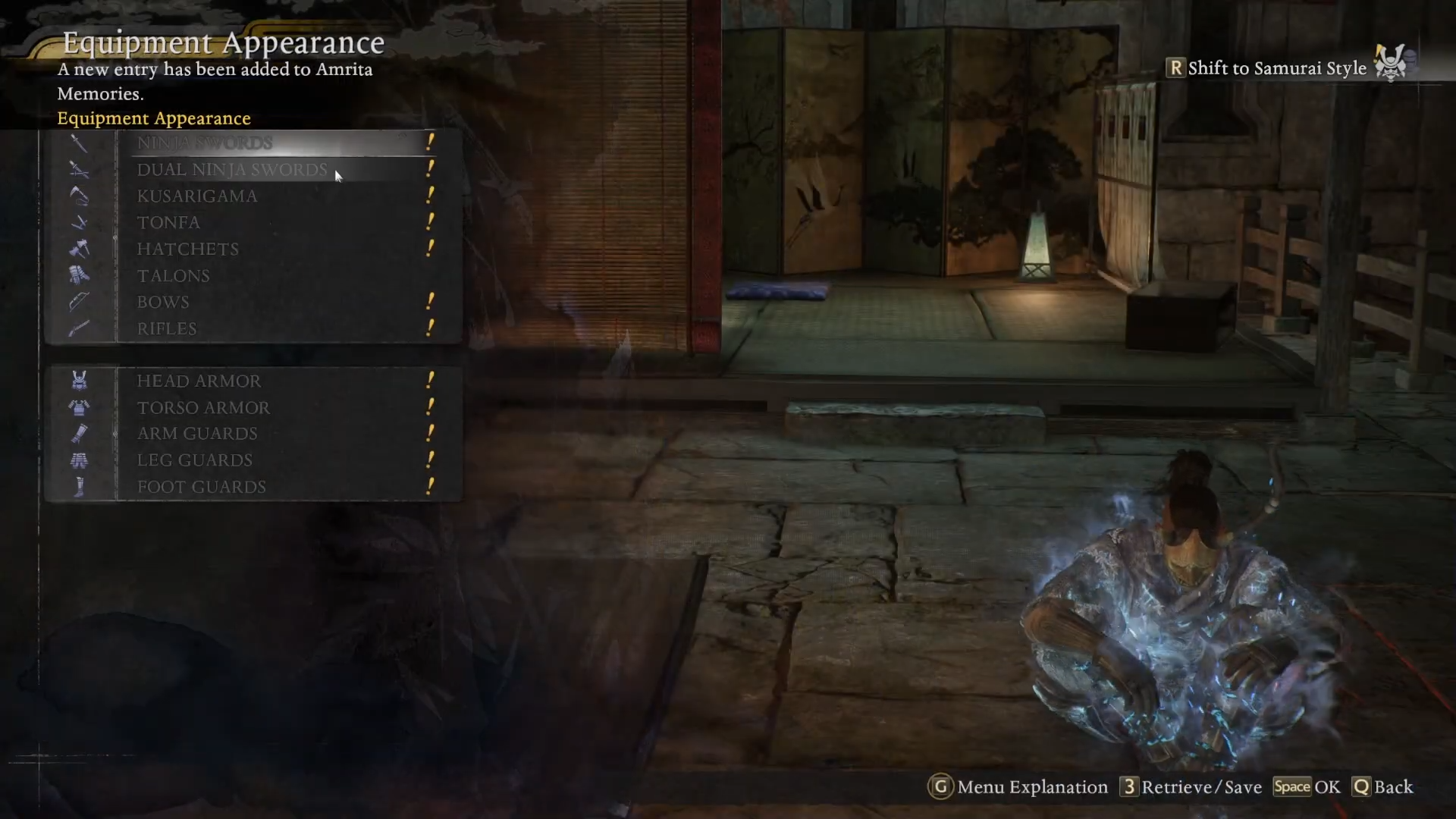
Task: Open Retrieve / Save option
Action: (1191, 787)
